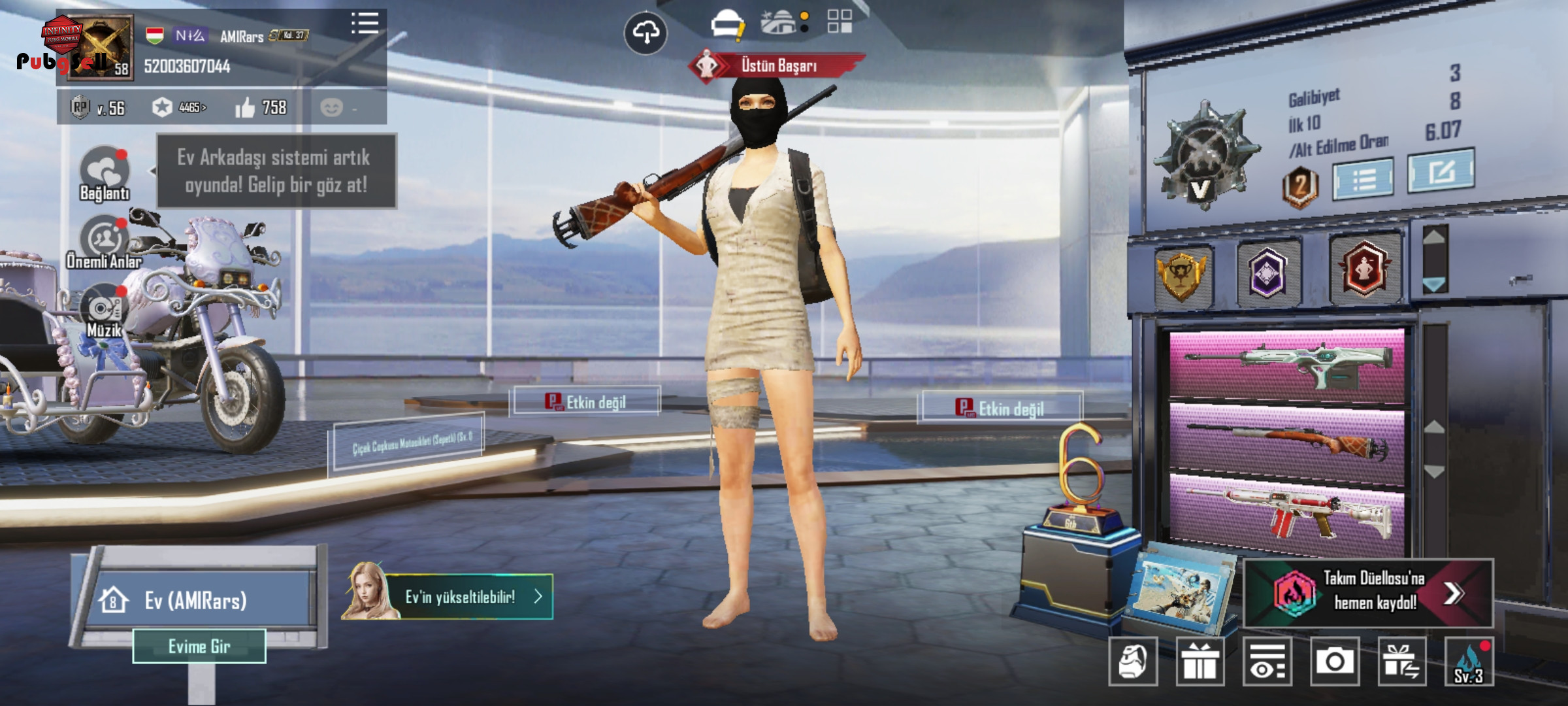Select the red-white rifle weapon showcase slot
Screen dimensions: 1568x706
point(1286,514)
